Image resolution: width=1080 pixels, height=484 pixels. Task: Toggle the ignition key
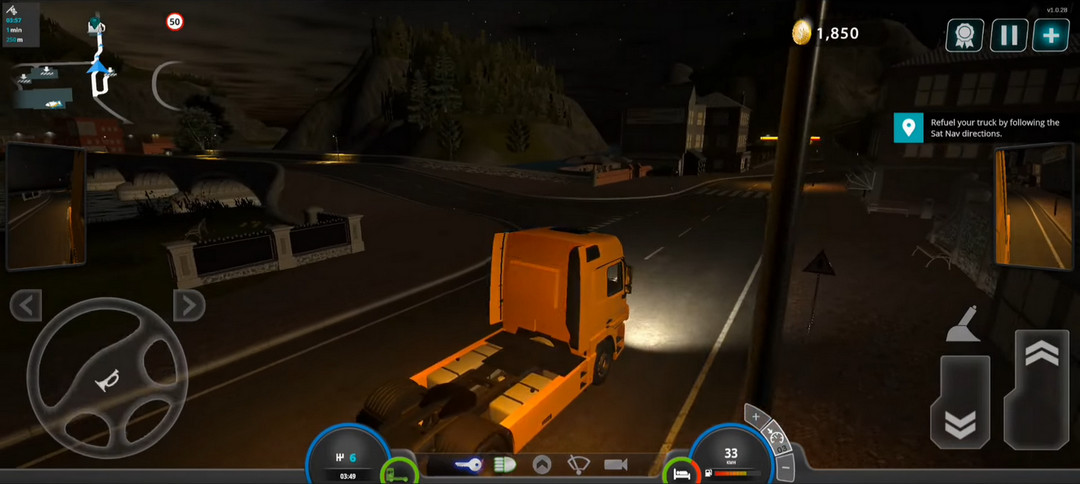tap(468, 465)
